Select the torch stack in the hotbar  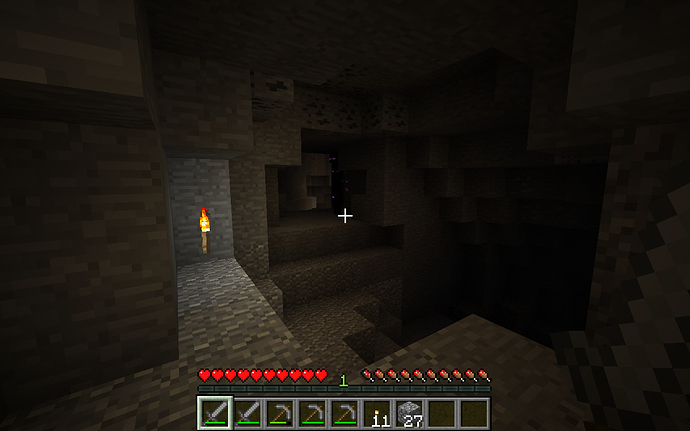(377, 412)
